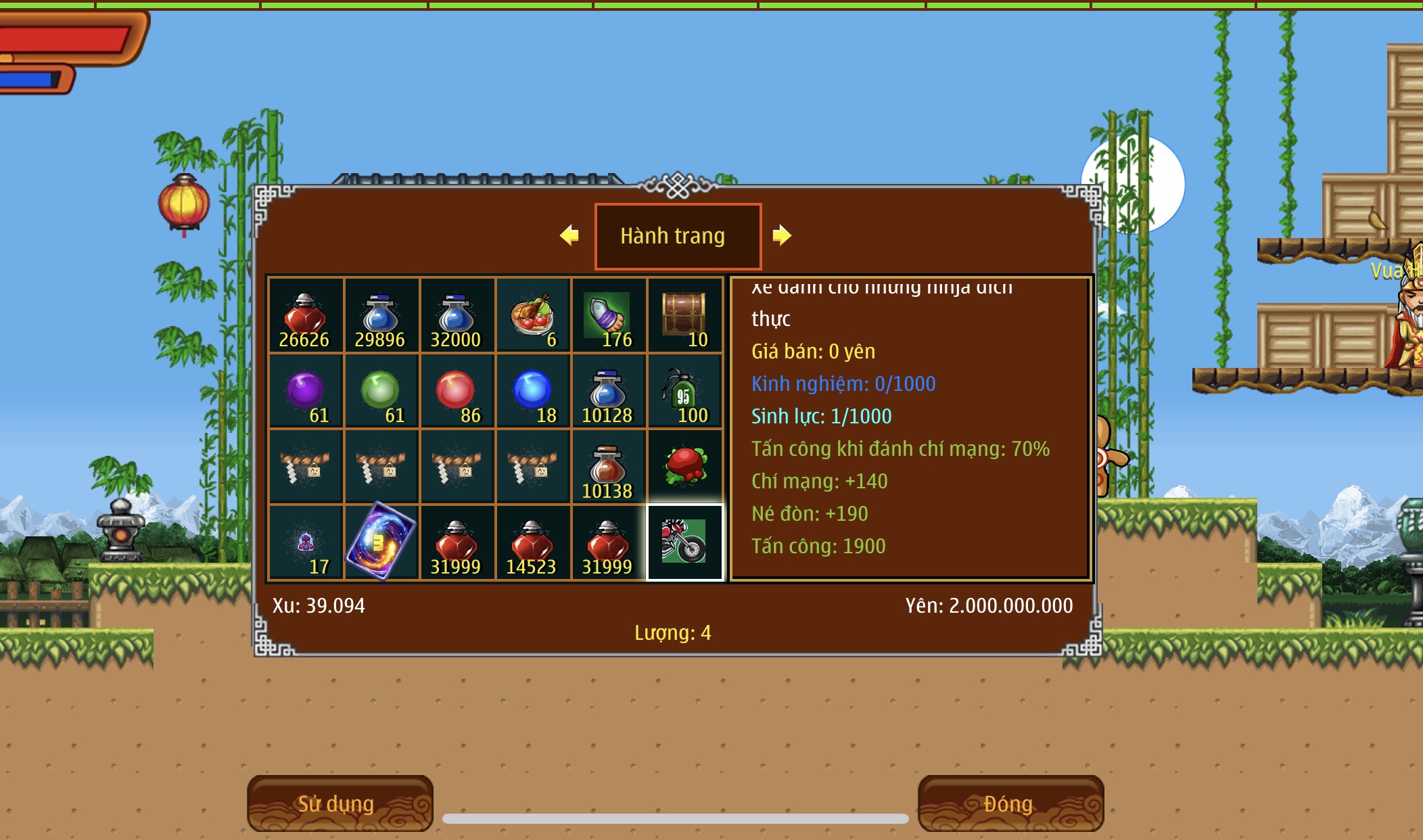
Task: Select the blue orb stack of 18
Action: pyautogui.click(x=533, y=392)
